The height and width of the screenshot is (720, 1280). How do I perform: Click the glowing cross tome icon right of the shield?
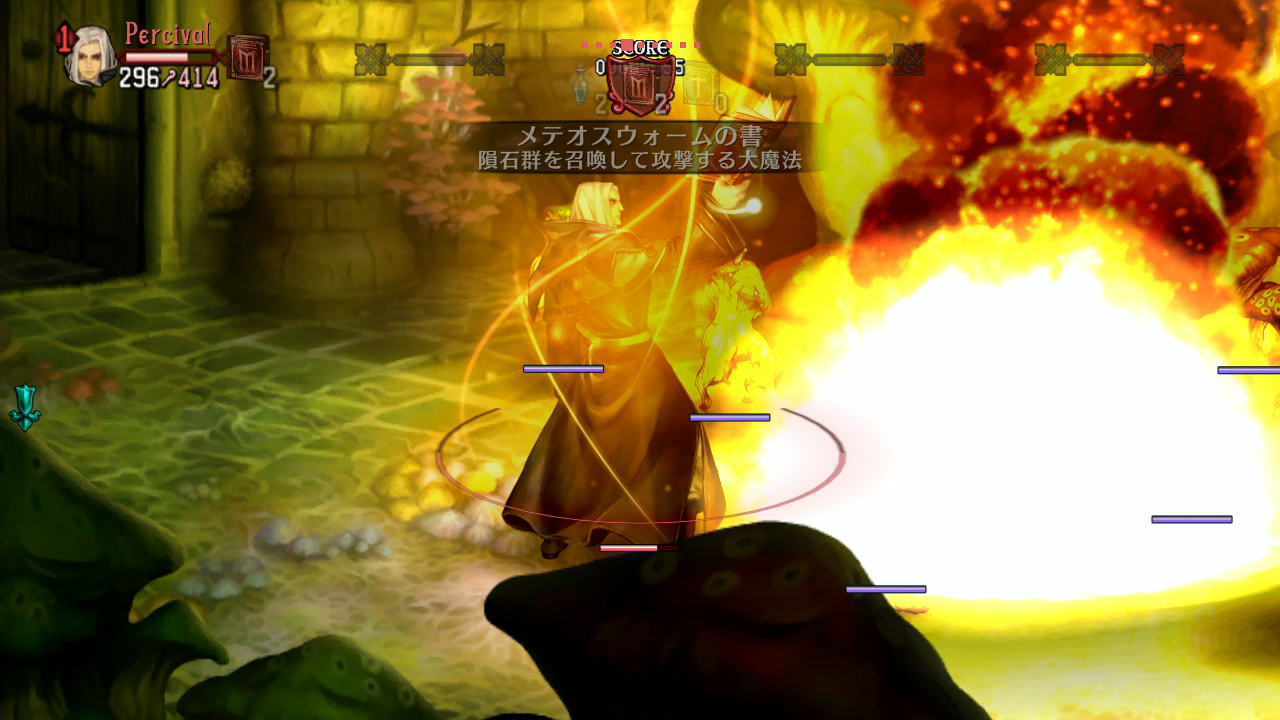[699, 82]
